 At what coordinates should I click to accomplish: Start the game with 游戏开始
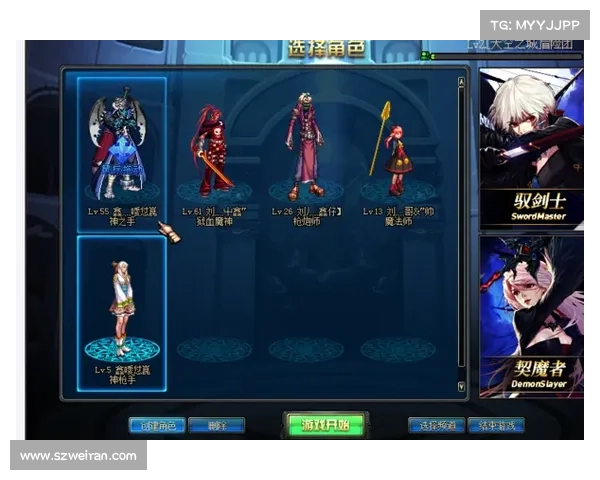tap(325, 425)
